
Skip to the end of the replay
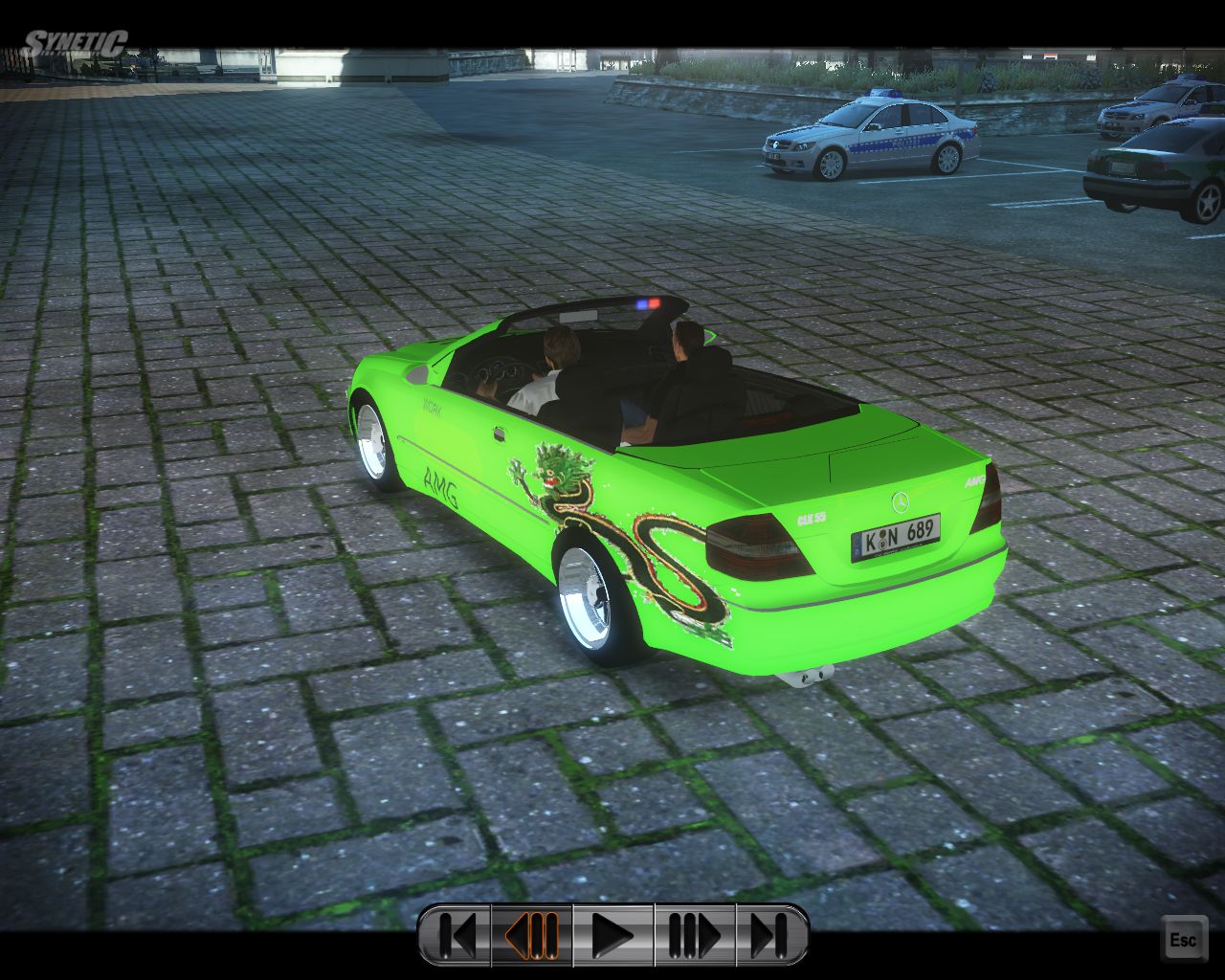click(770, 935)
